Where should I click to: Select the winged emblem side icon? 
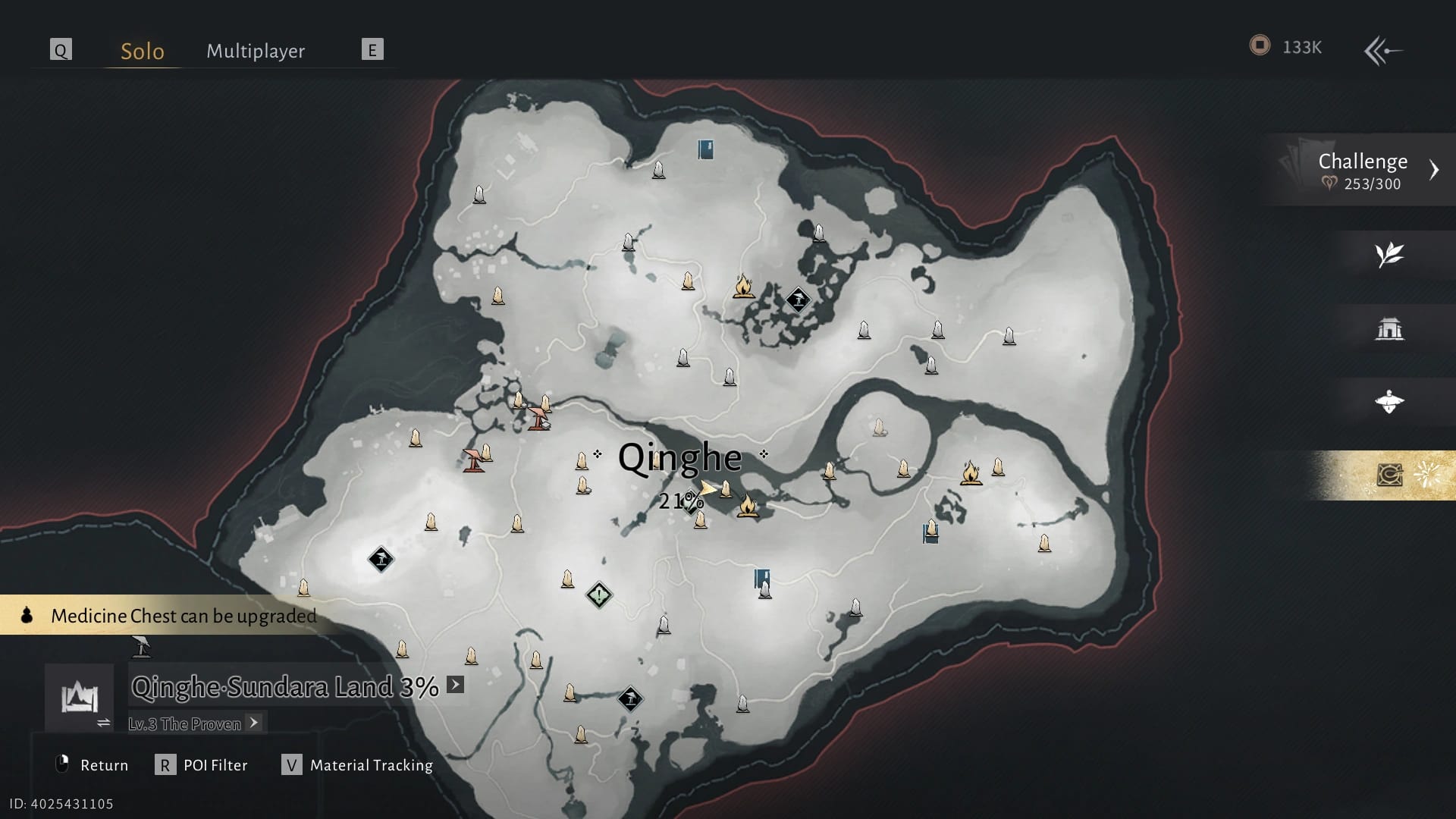pyautogui.click(x=1389, y=402)
